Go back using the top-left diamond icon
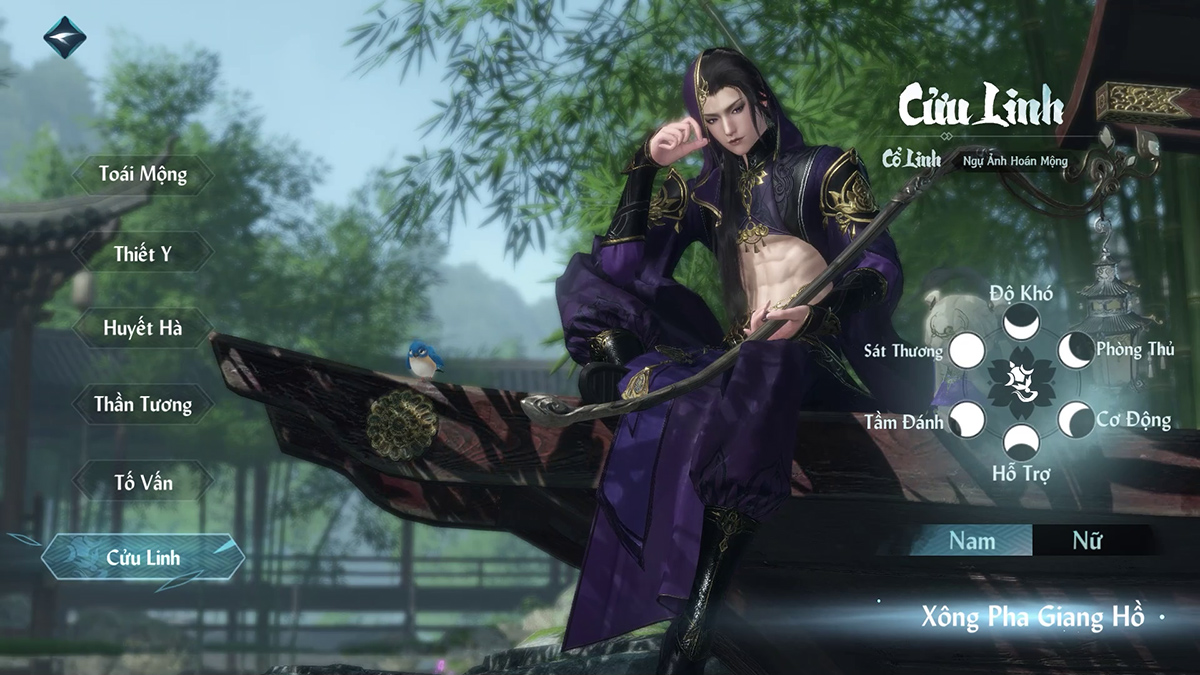Screen dimensions: 1200x675 click(64, 37)
